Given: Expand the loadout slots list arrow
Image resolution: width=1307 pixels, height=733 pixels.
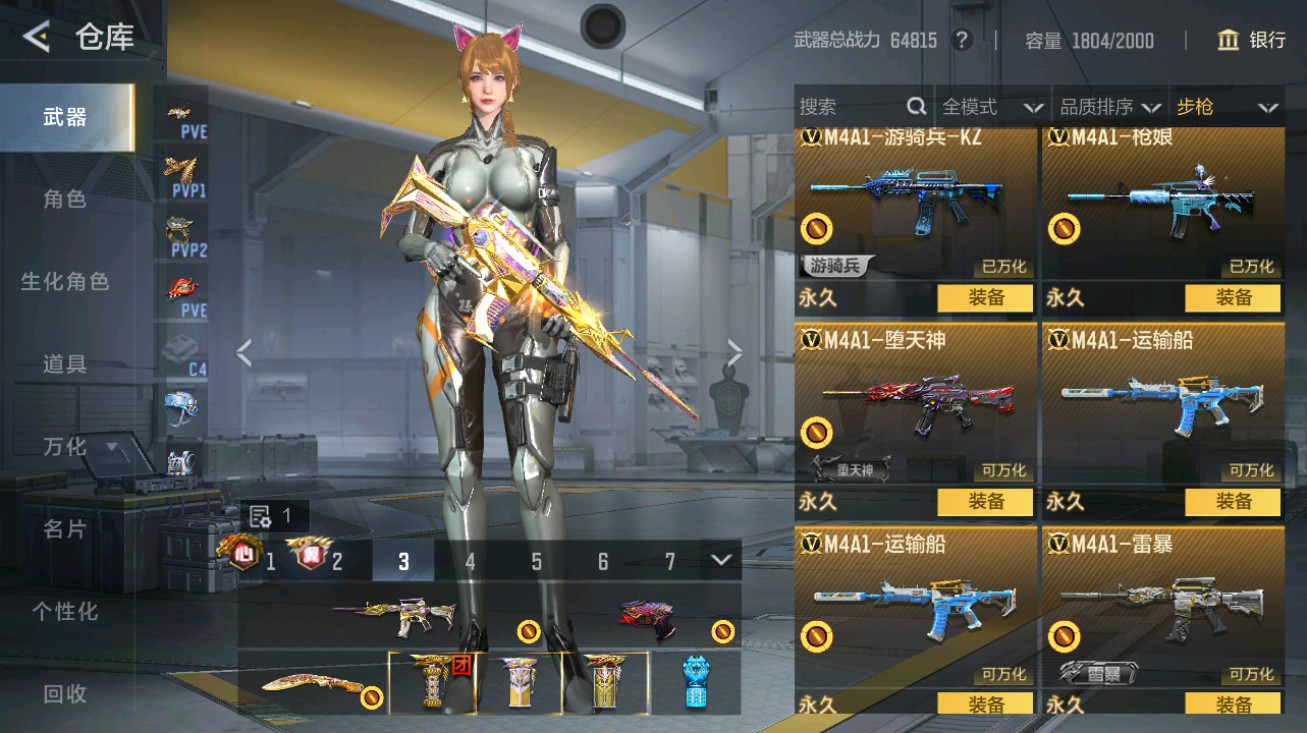Looking at the screenshot, I should (x=722, y=560).
